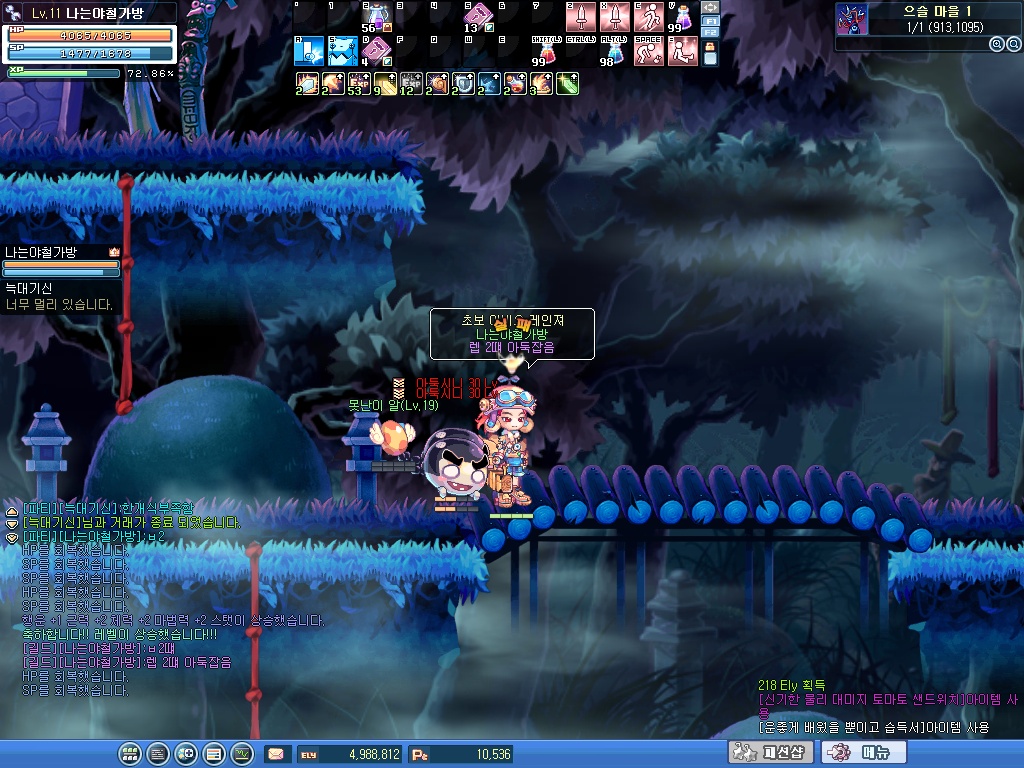Use the sword attack skill on Z
1024x768 pixels.
pos(581,17)
